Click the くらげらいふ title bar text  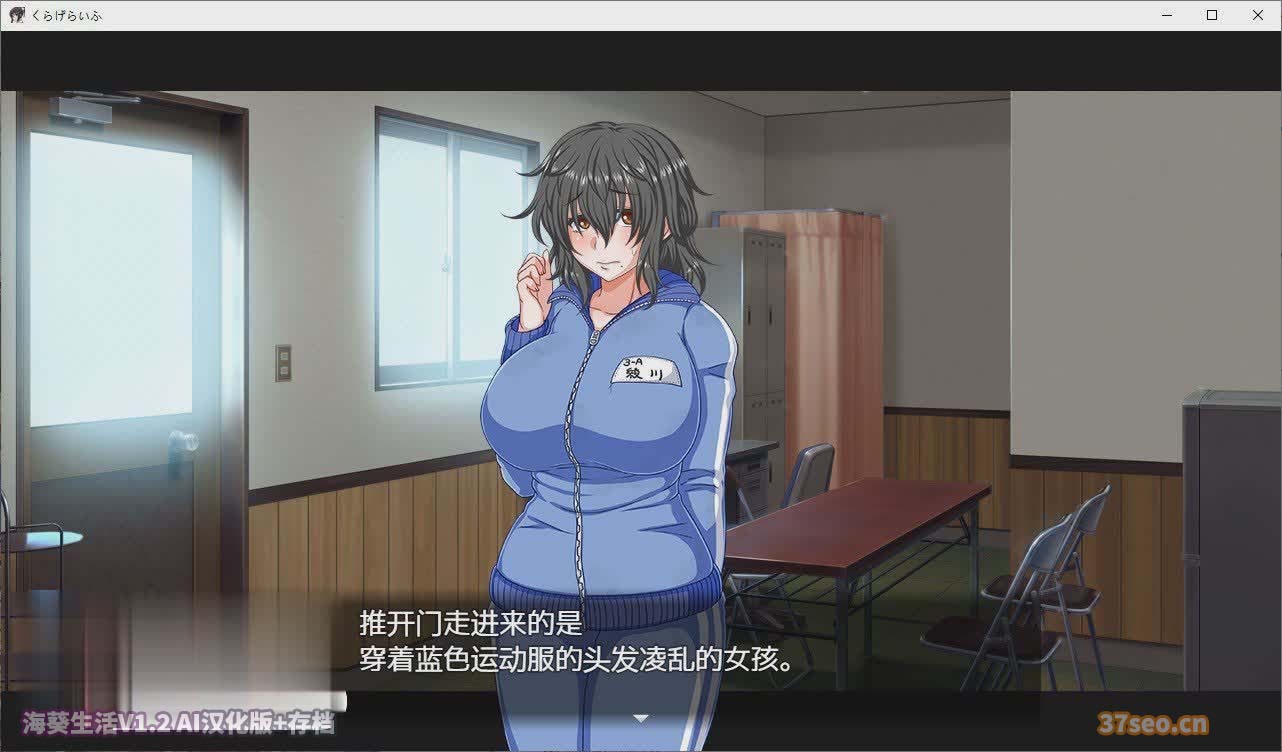(69, 15)
